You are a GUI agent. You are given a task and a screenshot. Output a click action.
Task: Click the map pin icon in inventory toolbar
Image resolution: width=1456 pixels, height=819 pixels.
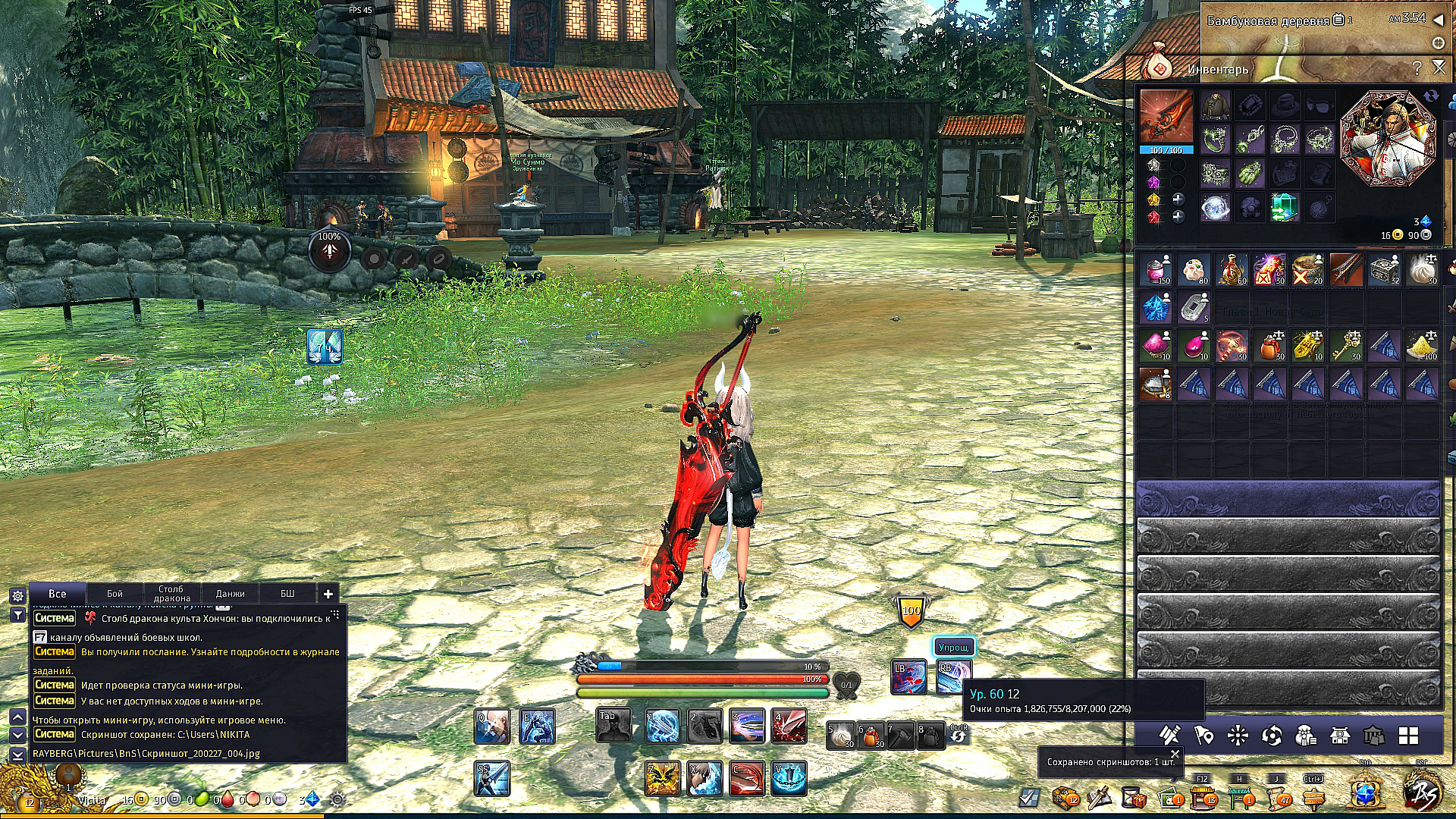click(x=1203, y=736)
